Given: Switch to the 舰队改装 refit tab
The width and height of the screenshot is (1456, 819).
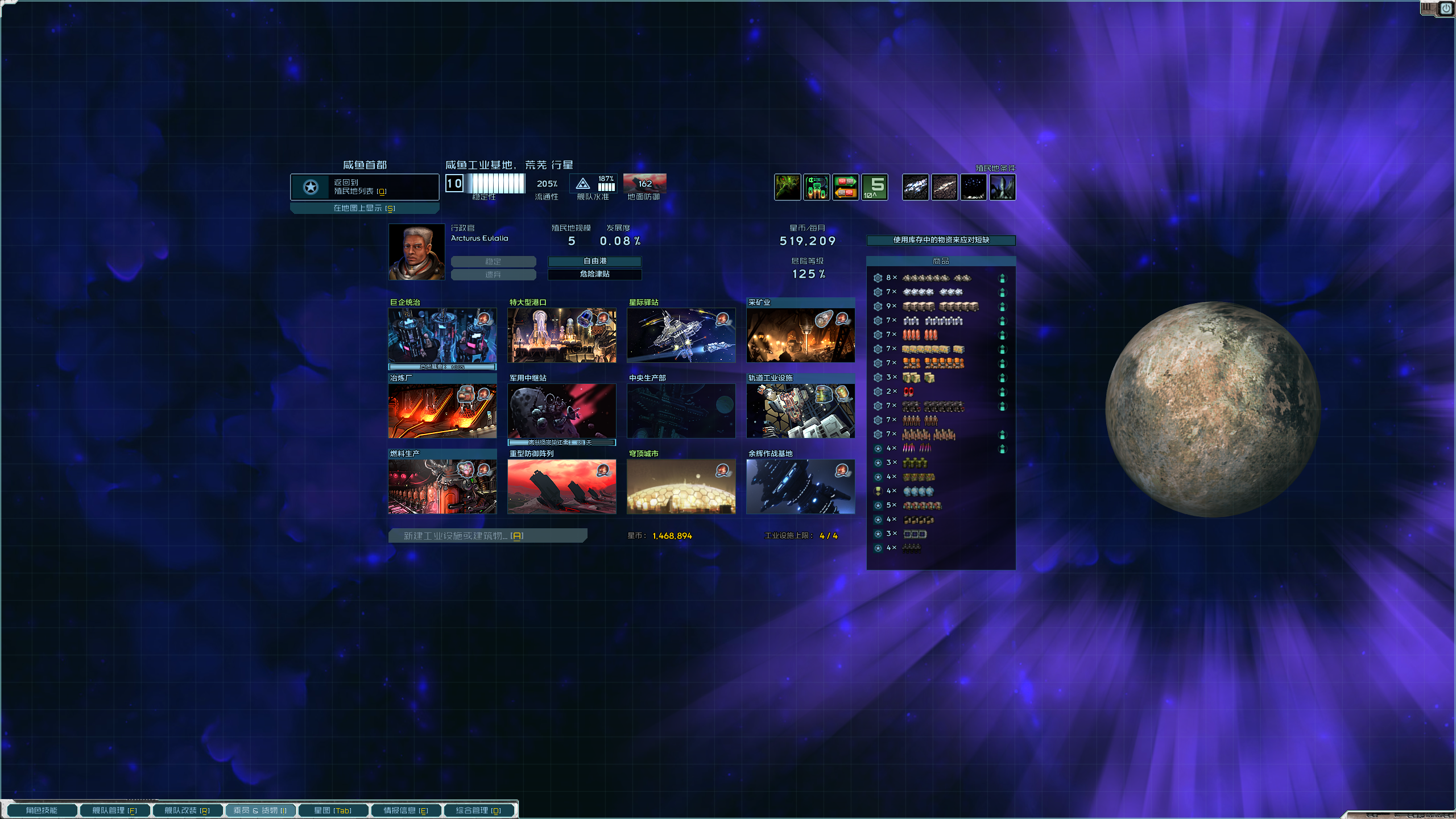Looking at the screenshot, I should pyautogui.click(x=187, y=810).
